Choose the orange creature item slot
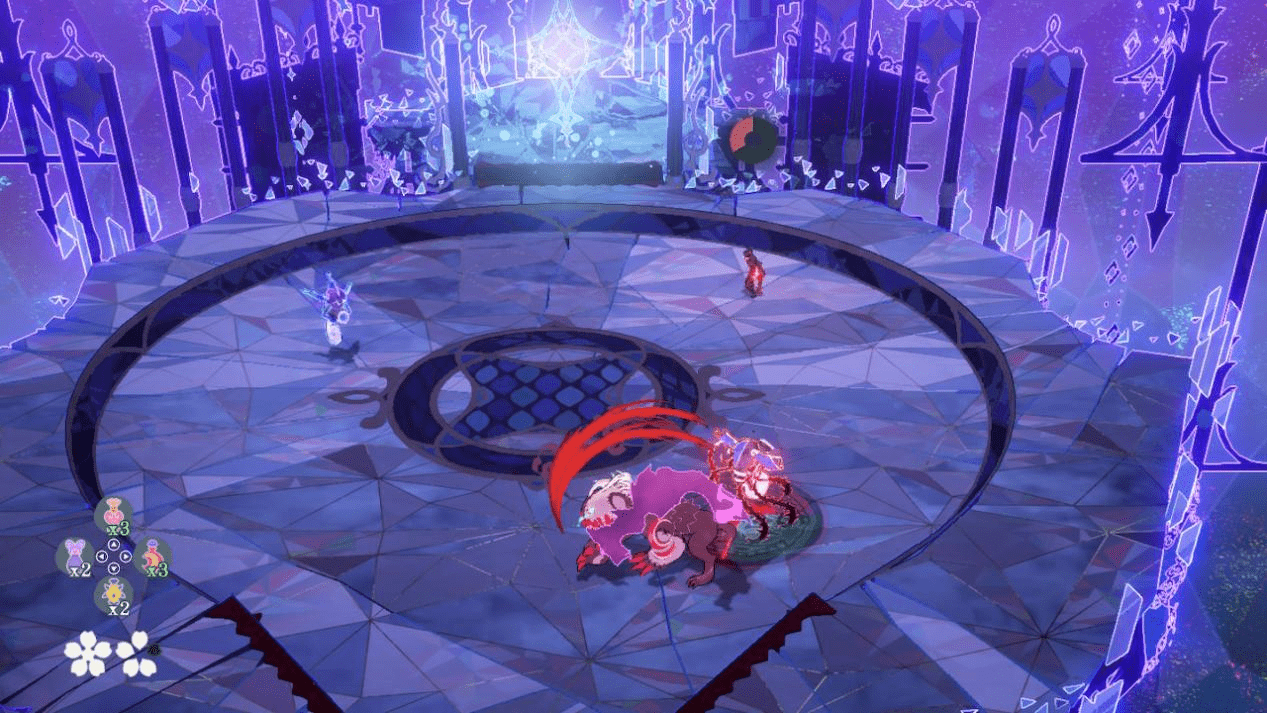The height and width of the screenshot is (713, 1267). click(x=152, y=555)
